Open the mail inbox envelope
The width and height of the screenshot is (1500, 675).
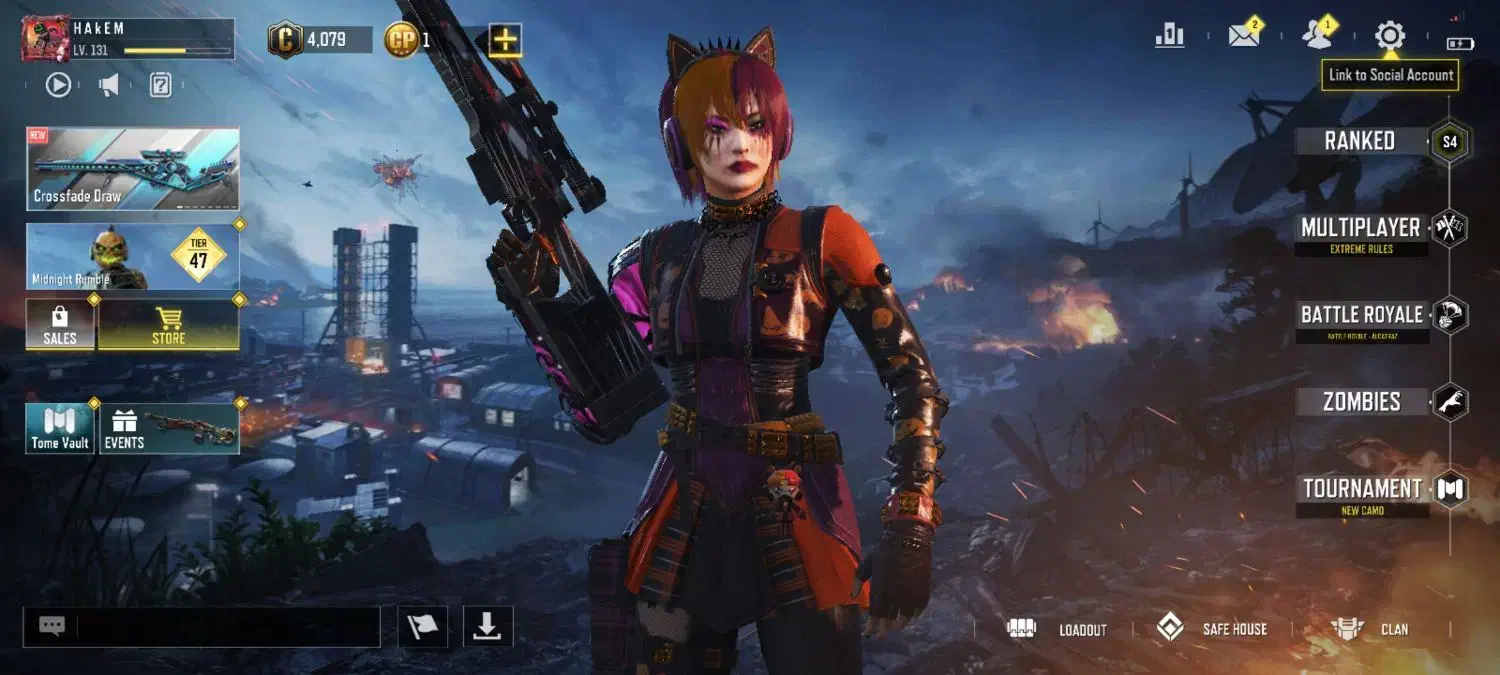tap(1244, 36)
